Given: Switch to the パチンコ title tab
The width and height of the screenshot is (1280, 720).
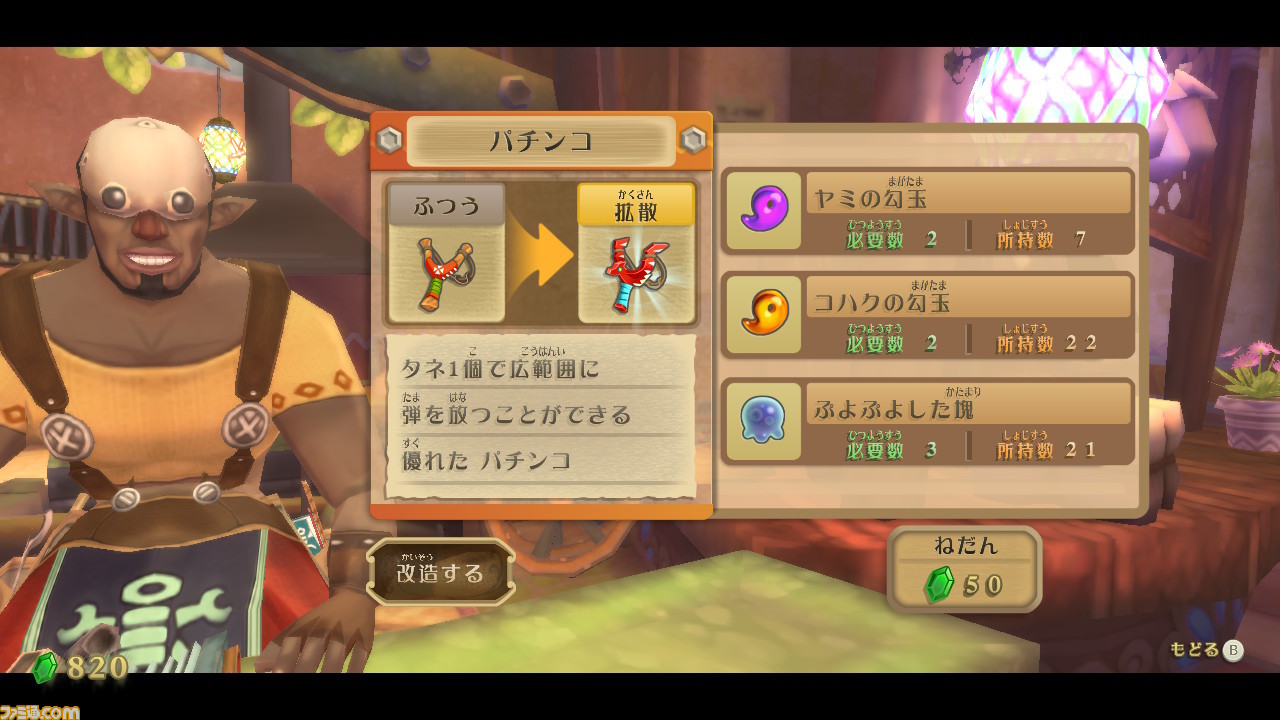Looking at the screenshot, I should click(x=542, y=140).
